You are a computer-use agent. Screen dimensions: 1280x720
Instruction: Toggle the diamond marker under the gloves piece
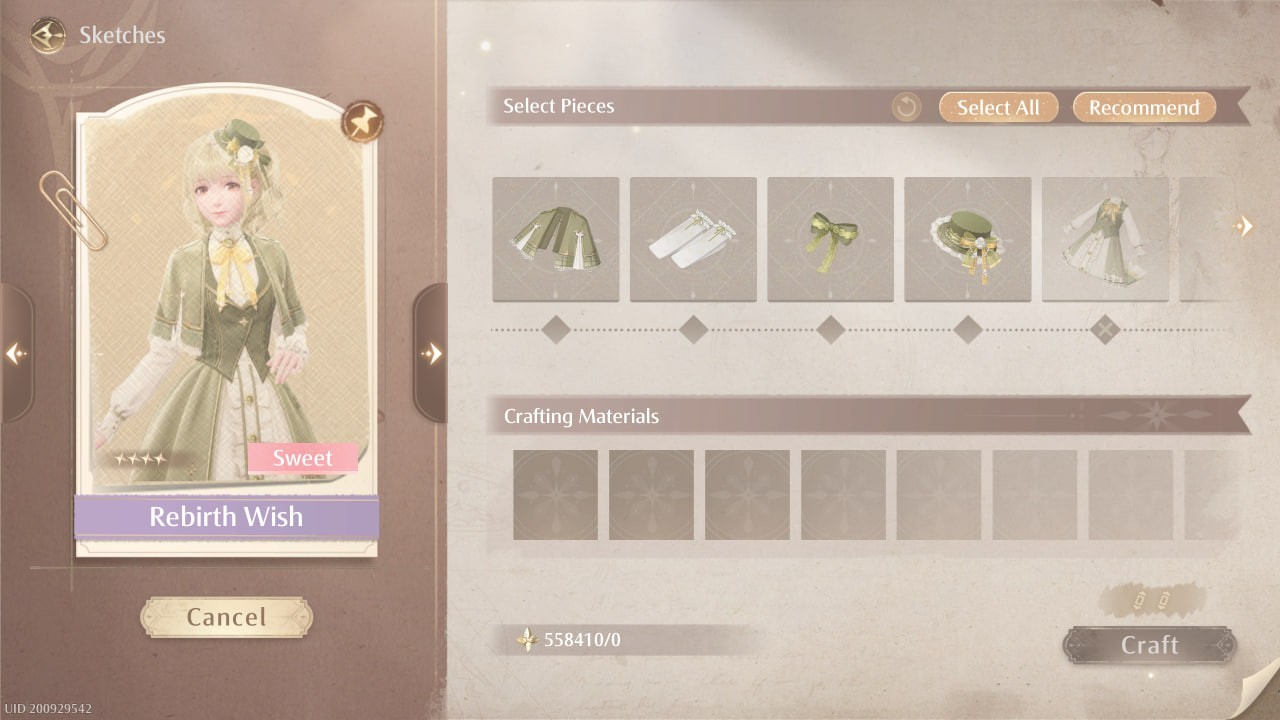(x=693, y=328)
